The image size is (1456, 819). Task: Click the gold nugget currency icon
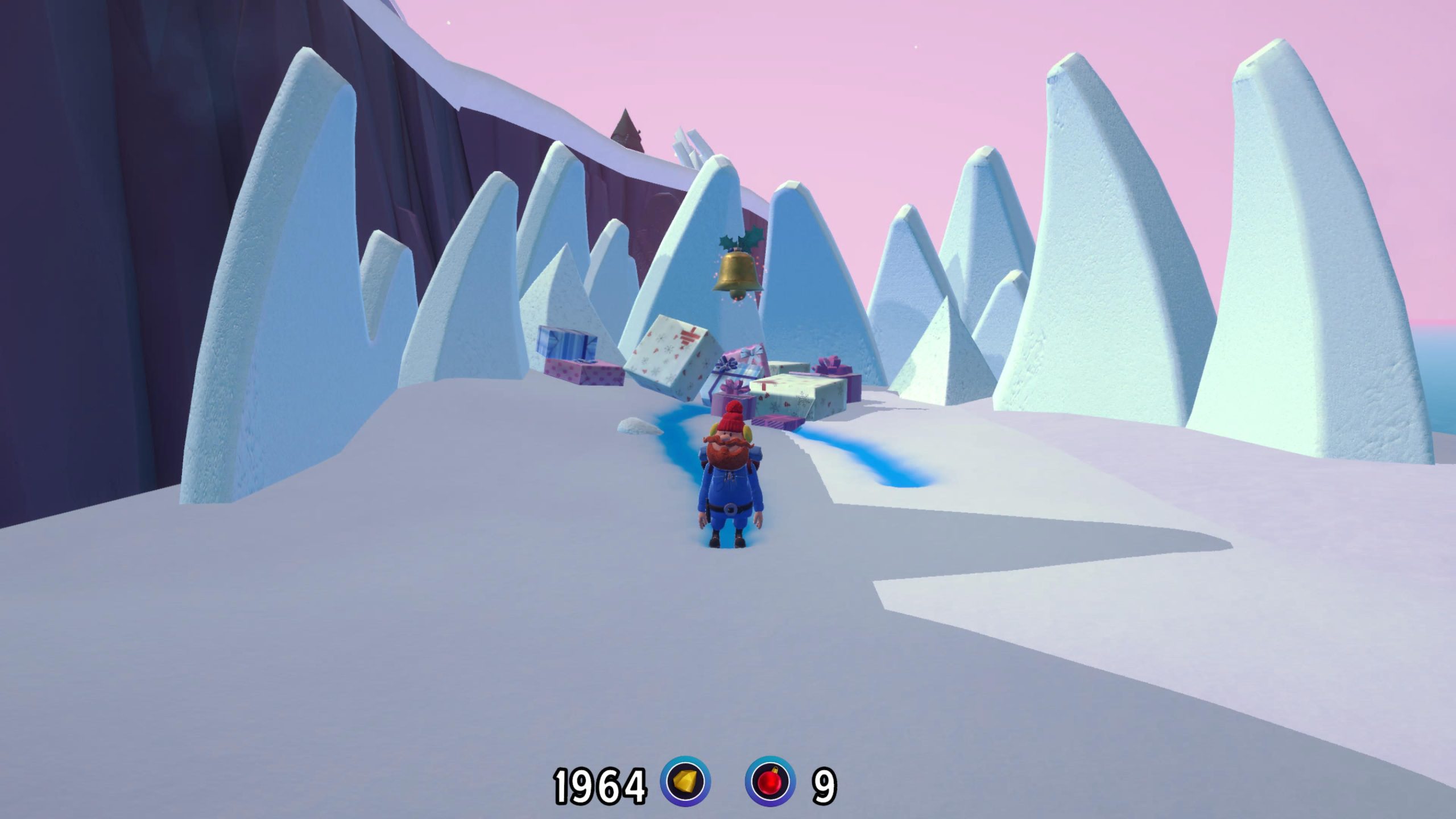pos(685,781)
